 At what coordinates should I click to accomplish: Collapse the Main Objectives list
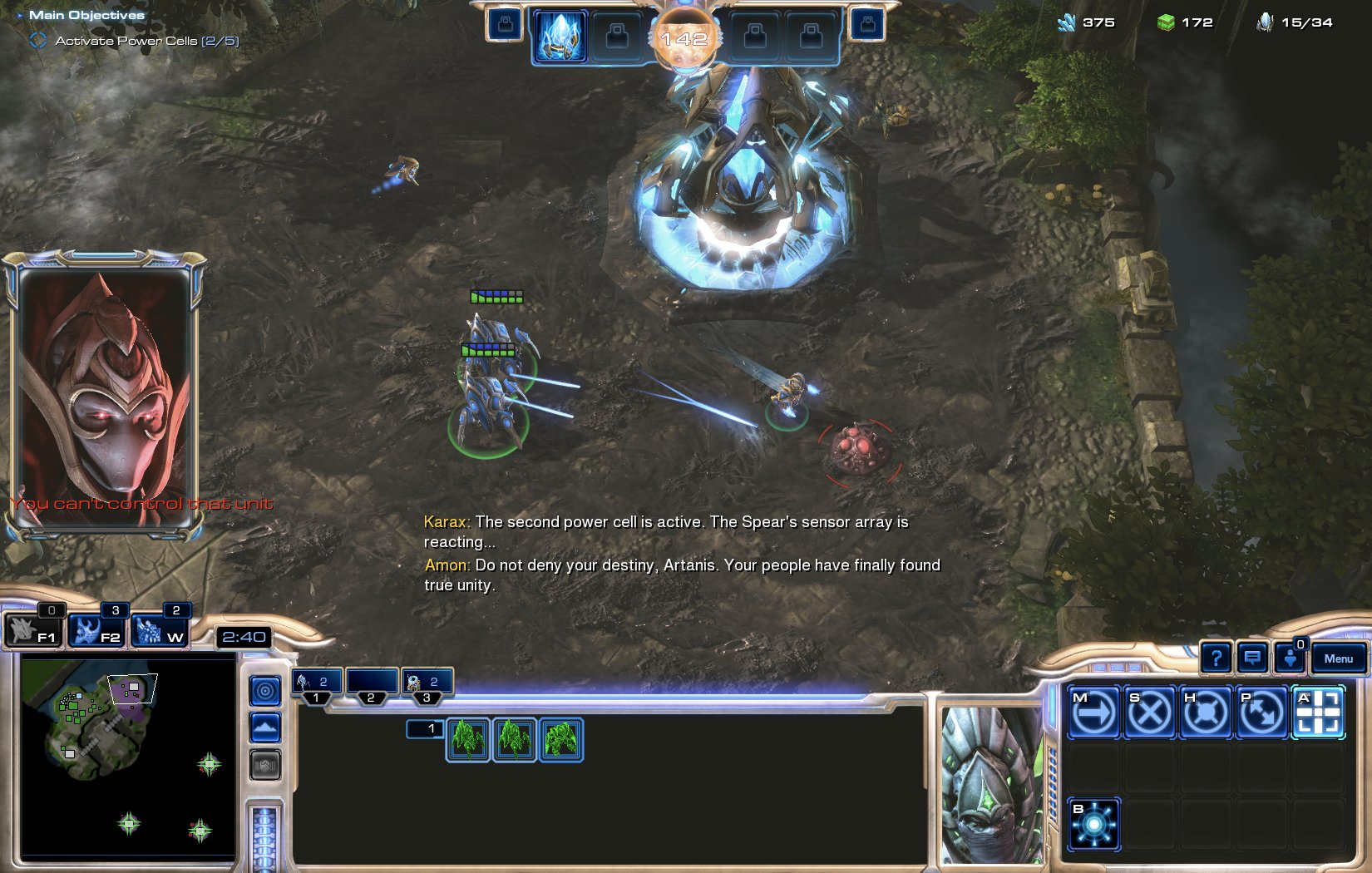click(22, 13)
